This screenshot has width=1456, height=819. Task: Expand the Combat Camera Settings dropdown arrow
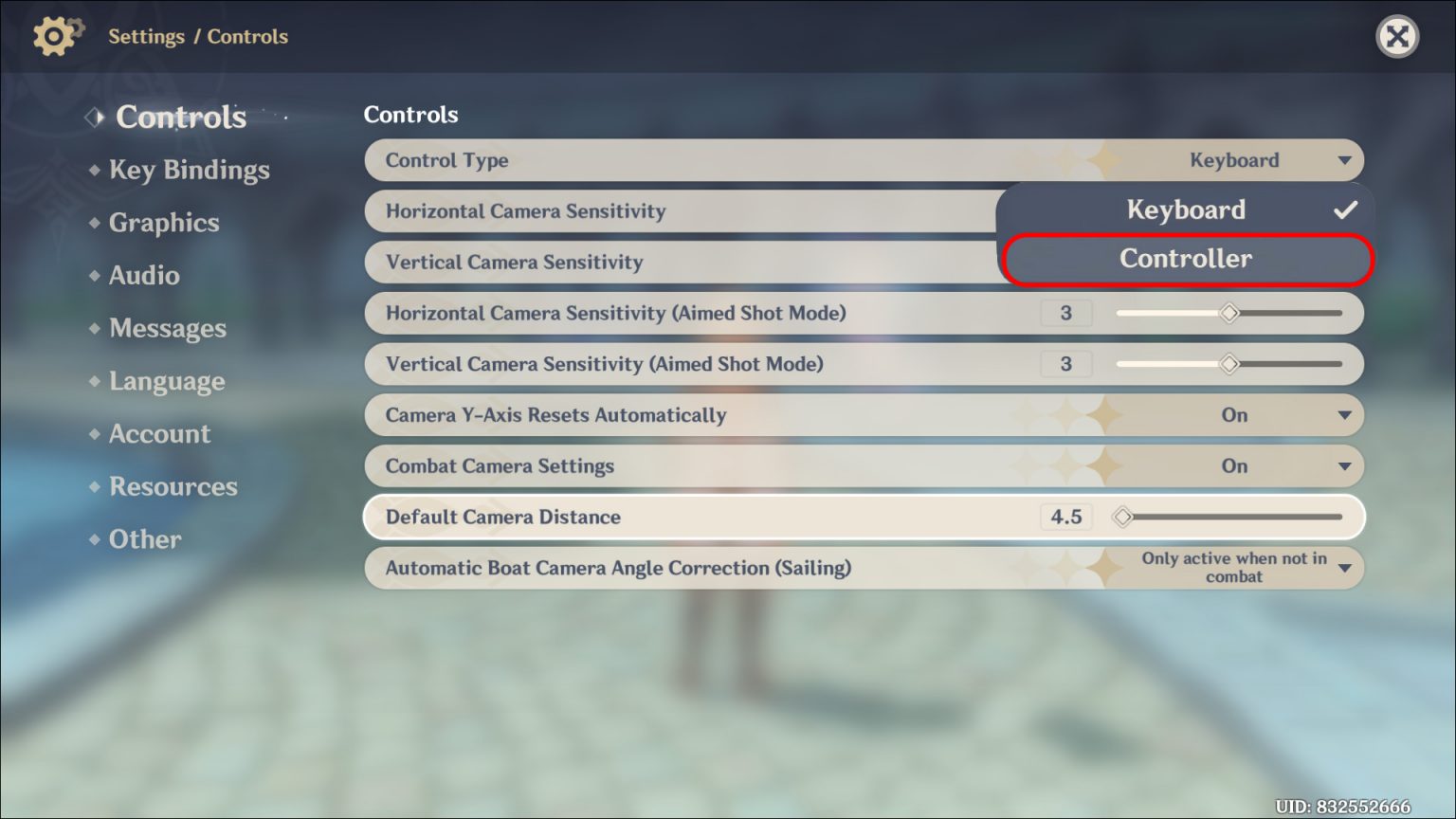coord(1345,465)
